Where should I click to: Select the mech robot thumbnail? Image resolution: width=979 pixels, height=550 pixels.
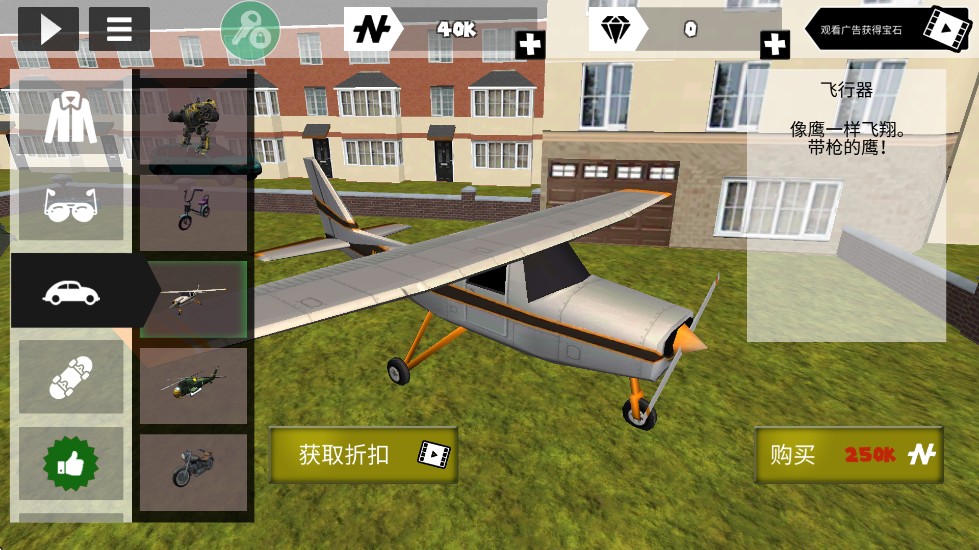193,122
